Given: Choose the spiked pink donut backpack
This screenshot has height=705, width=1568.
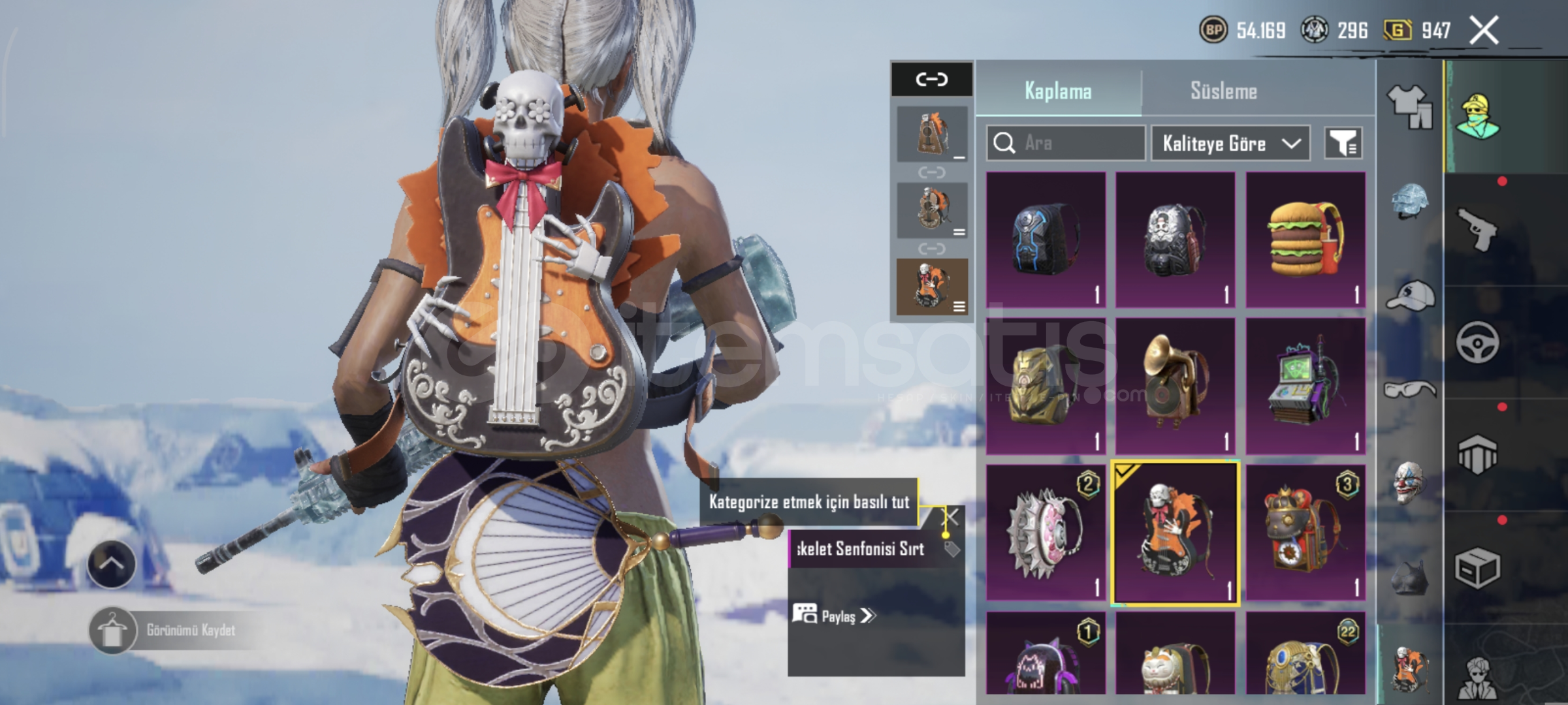Looking at the screenshot, I should [1045, 533].
